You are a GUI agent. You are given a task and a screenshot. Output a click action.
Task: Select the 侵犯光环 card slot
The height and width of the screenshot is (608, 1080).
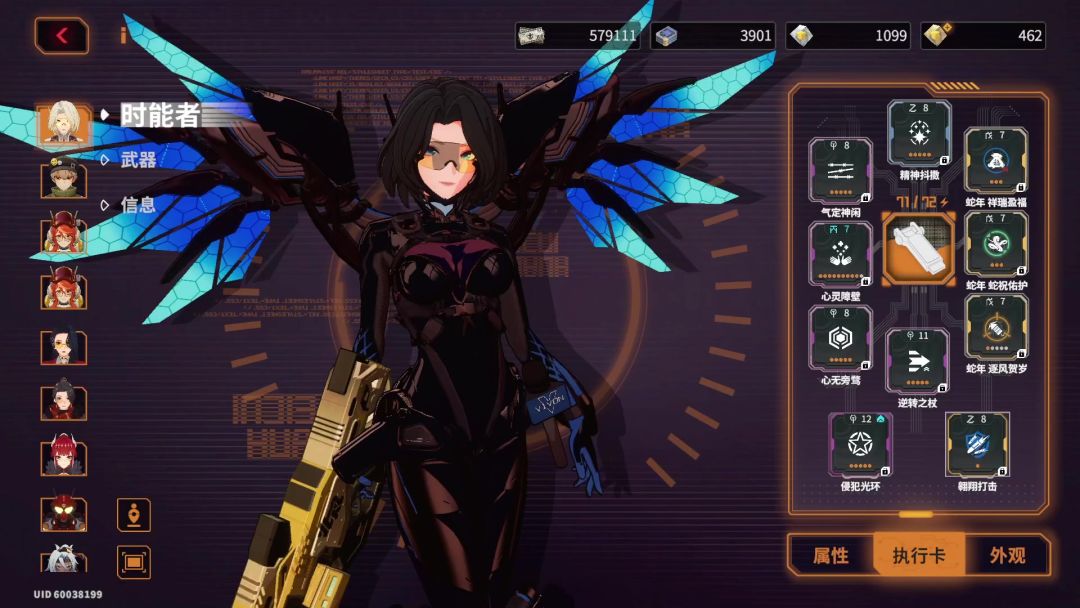pos(861,444)
